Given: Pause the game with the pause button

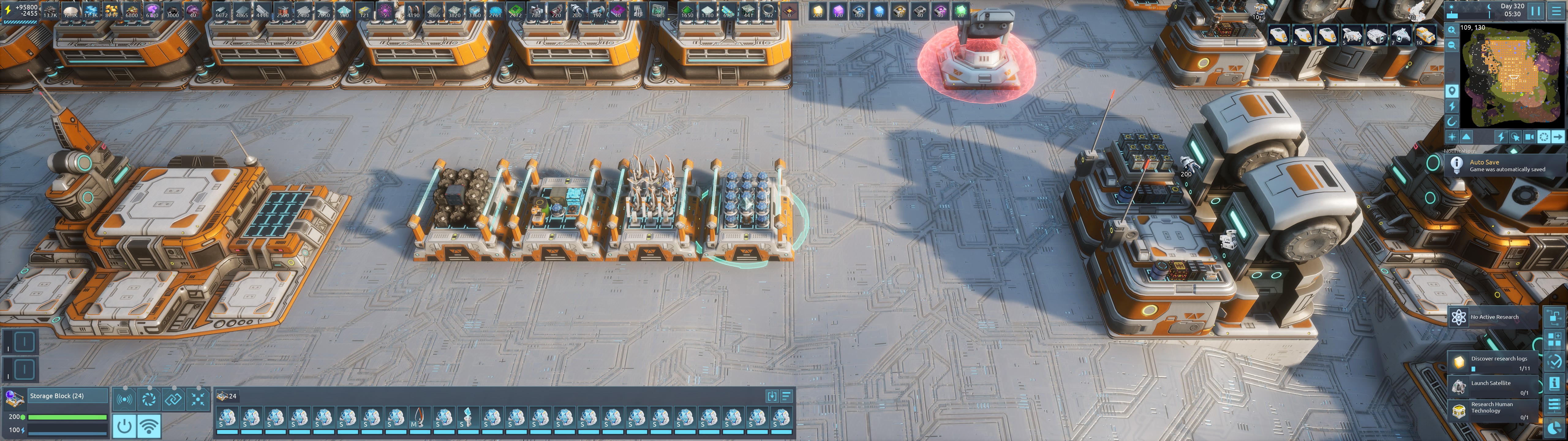Looking at the screenshot, I should click(x=1536, y=10).
